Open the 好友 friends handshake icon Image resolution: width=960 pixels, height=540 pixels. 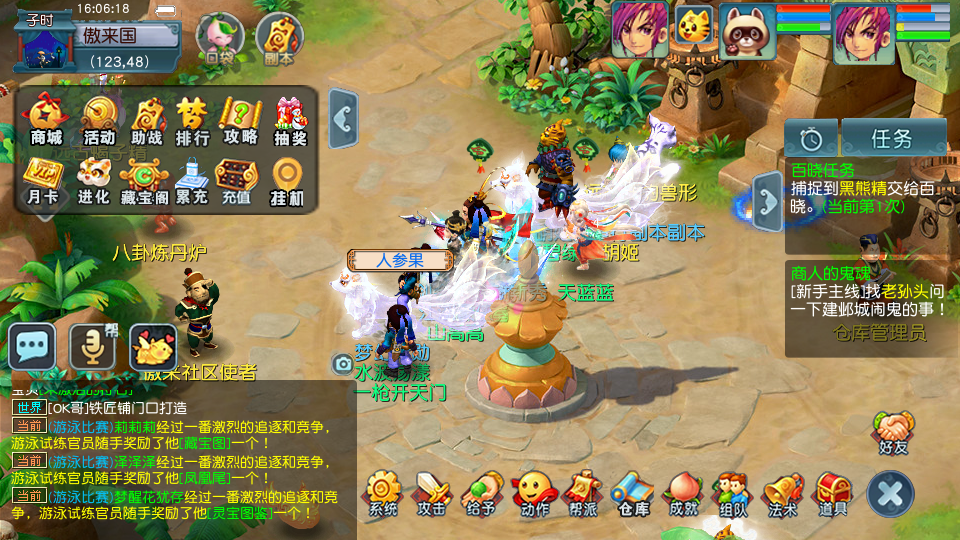click(893, 432)
